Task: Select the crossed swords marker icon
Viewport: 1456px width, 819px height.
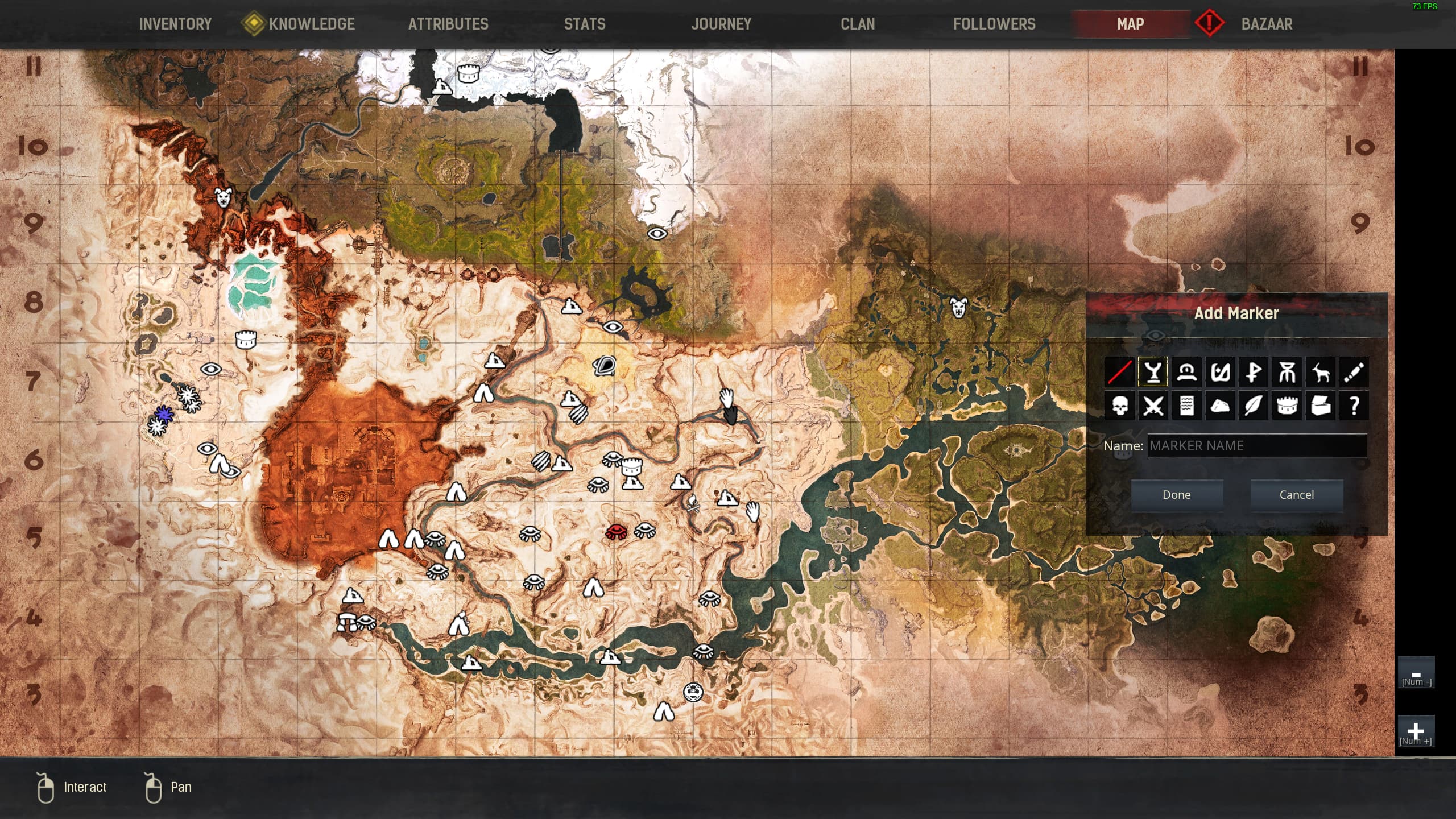Action: point(1153,406)
